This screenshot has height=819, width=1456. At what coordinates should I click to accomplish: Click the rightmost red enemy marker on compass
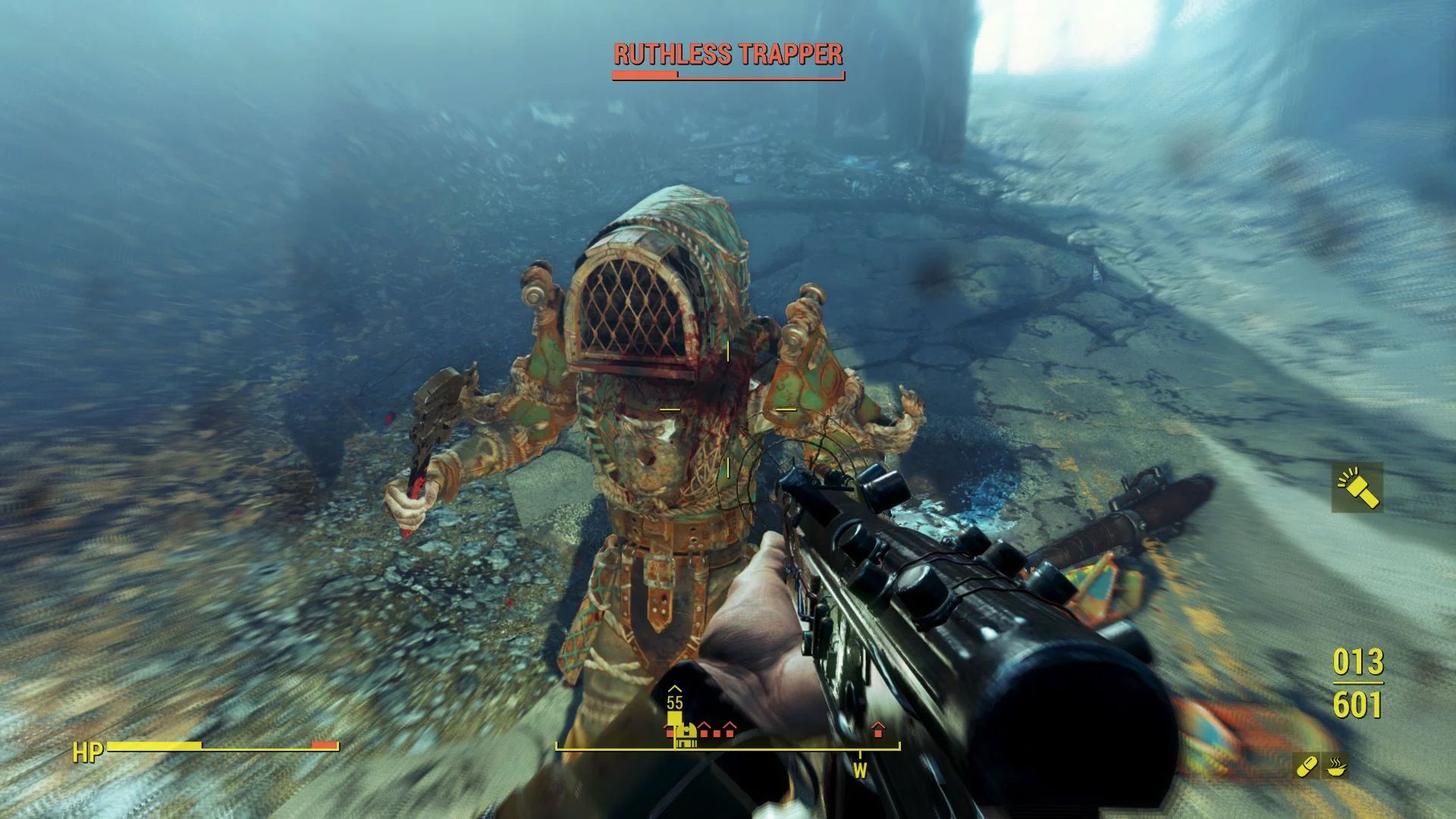(878, 730)
